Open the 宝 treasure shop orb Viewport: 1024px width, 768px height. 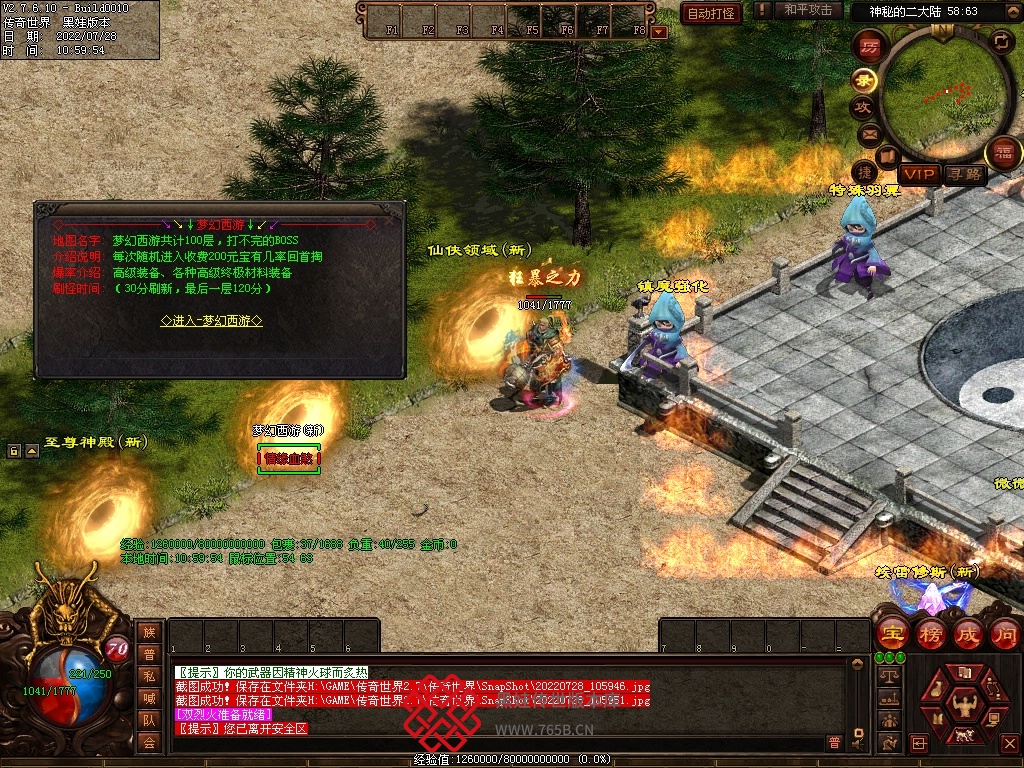point(891,633)
